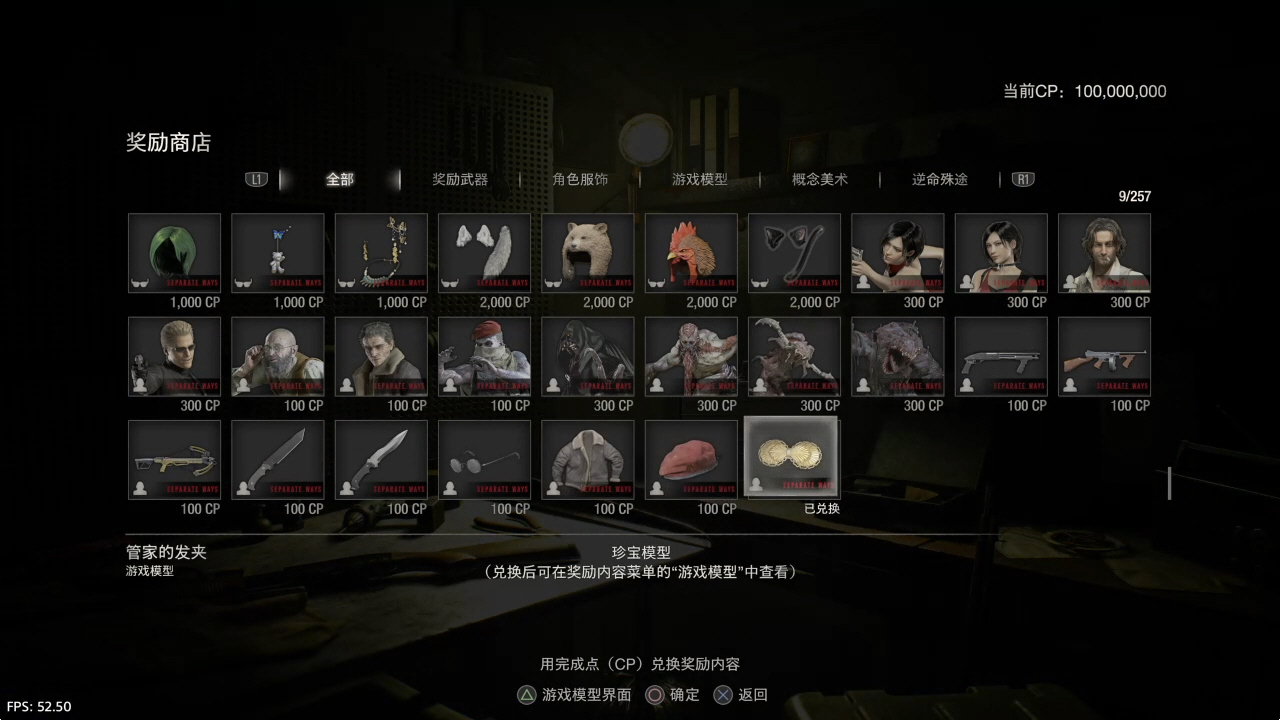Choose the red beret item
This screenshot has width=1280, height=720.
[691, 460]
